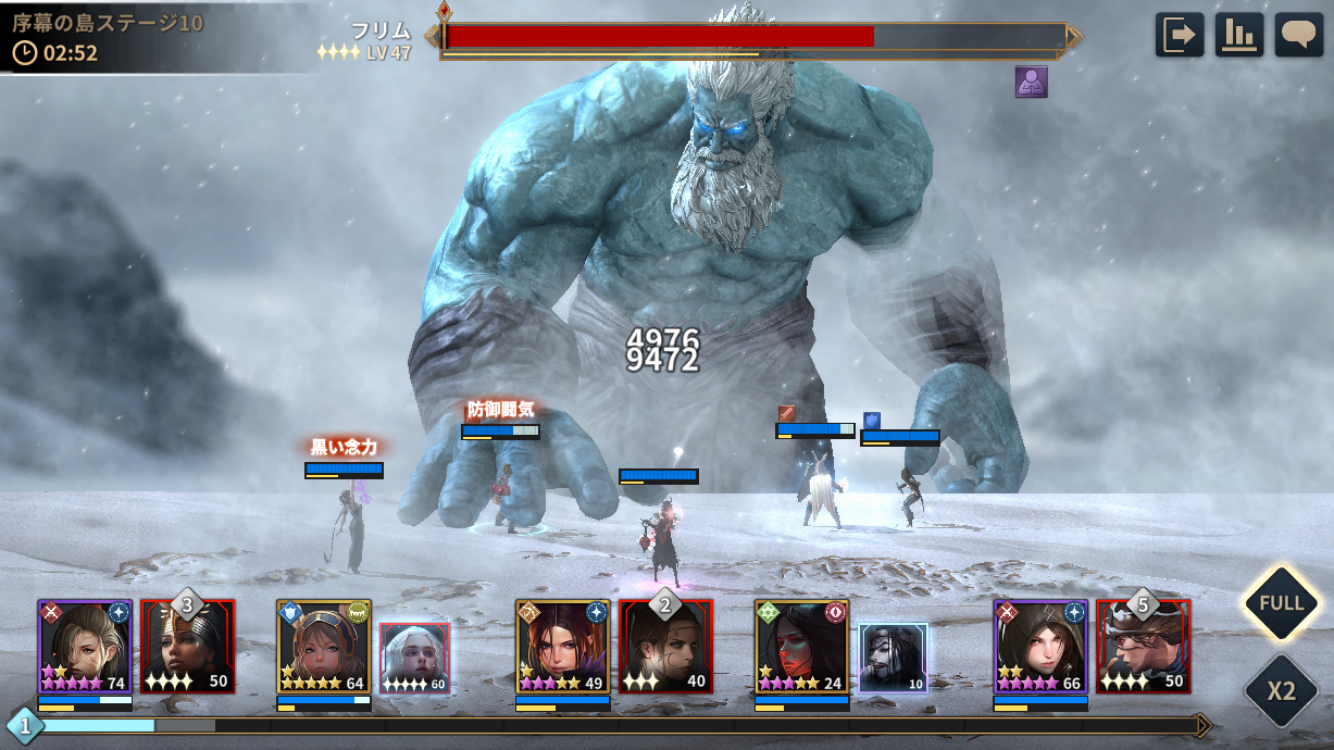Image resolution: width=1334 pixels, height=750 pixels.
Task: Use the level 10 bearded skill card
Action: click(893, 658)
